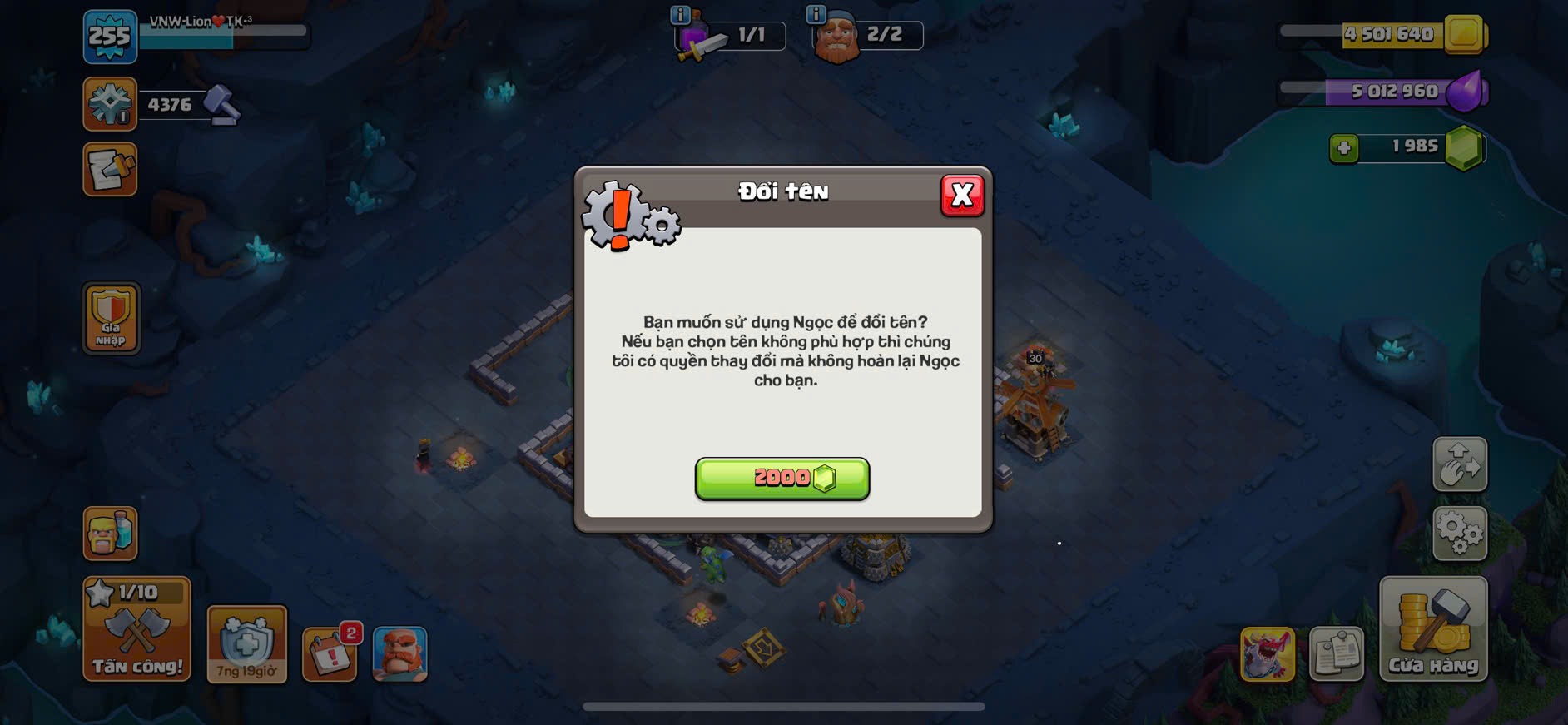Toggle the hand arrows layout editor button
Viewport: 1568px width, 725px height.
[x=1459, y=464]
